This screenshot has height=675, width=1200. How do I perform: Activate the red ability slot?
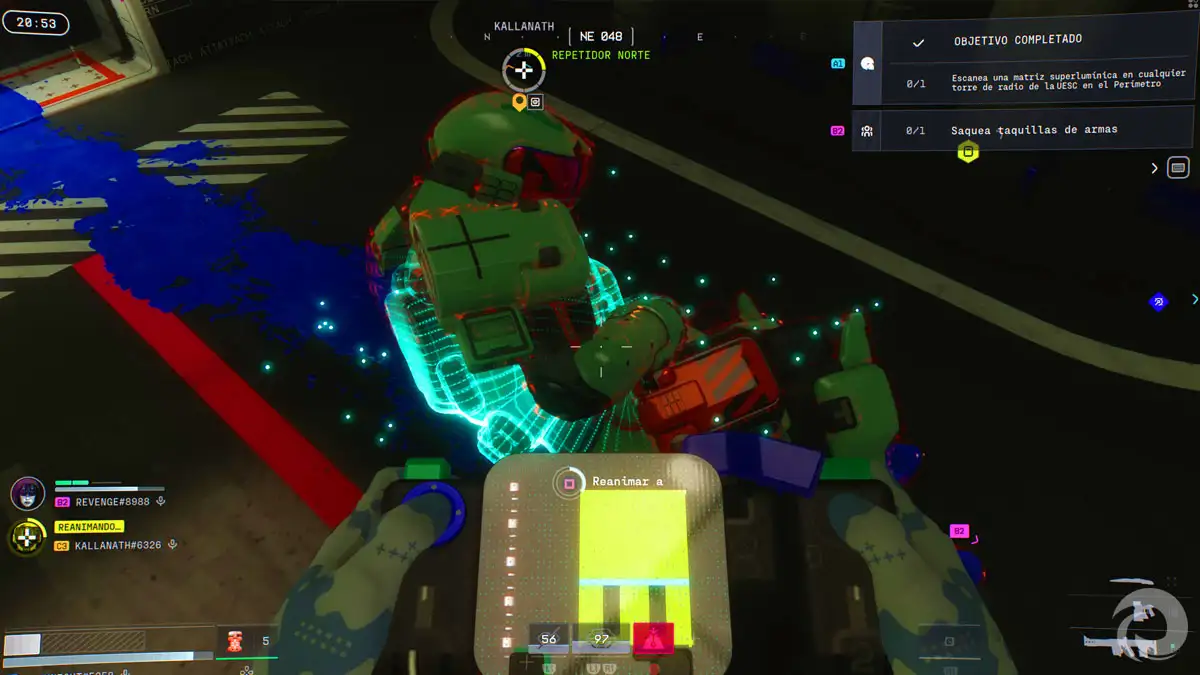point(653,638)
